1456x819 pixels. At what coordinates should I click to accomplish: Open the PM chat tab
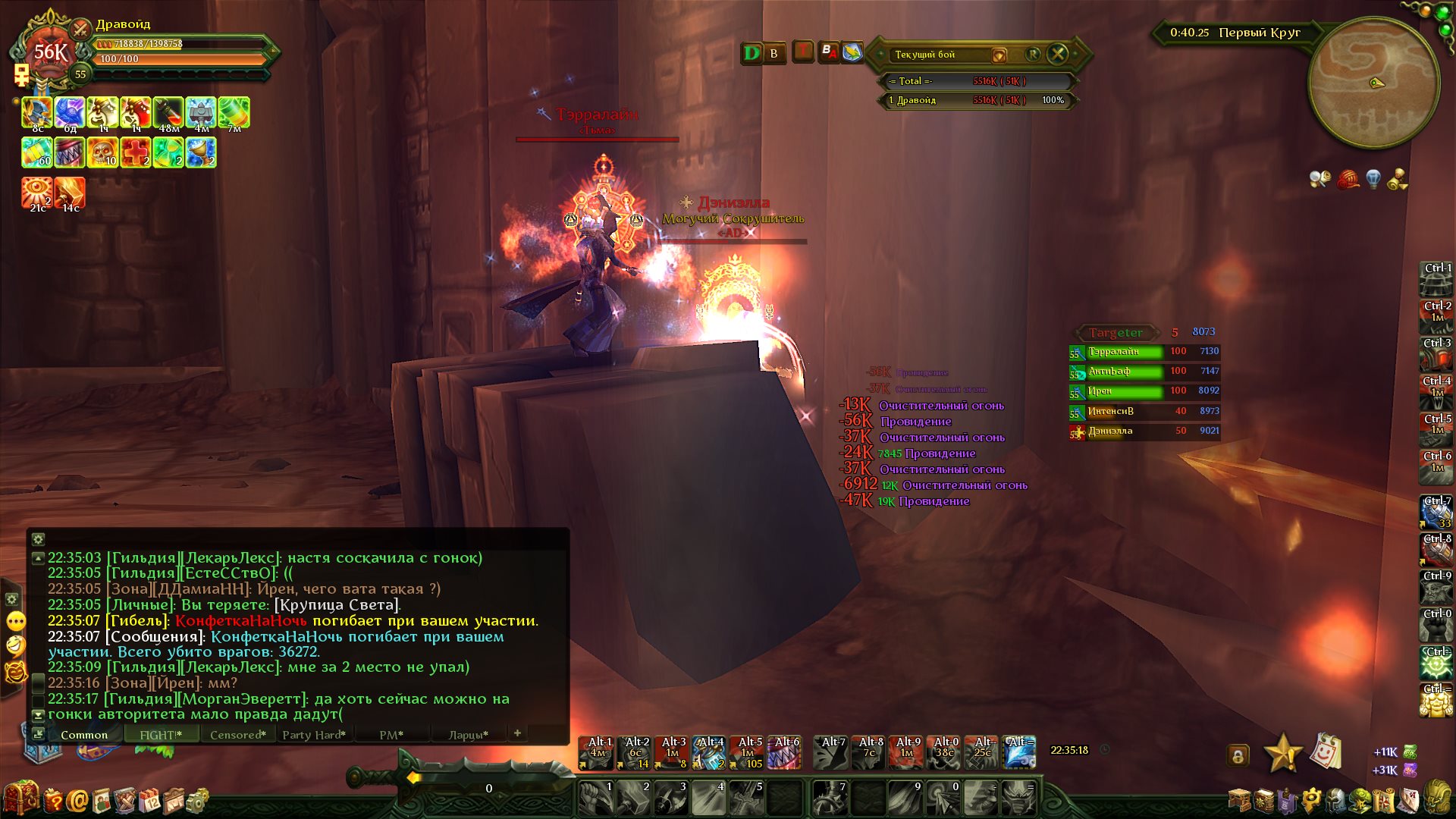pyautogui.click(x=391, y=735)
